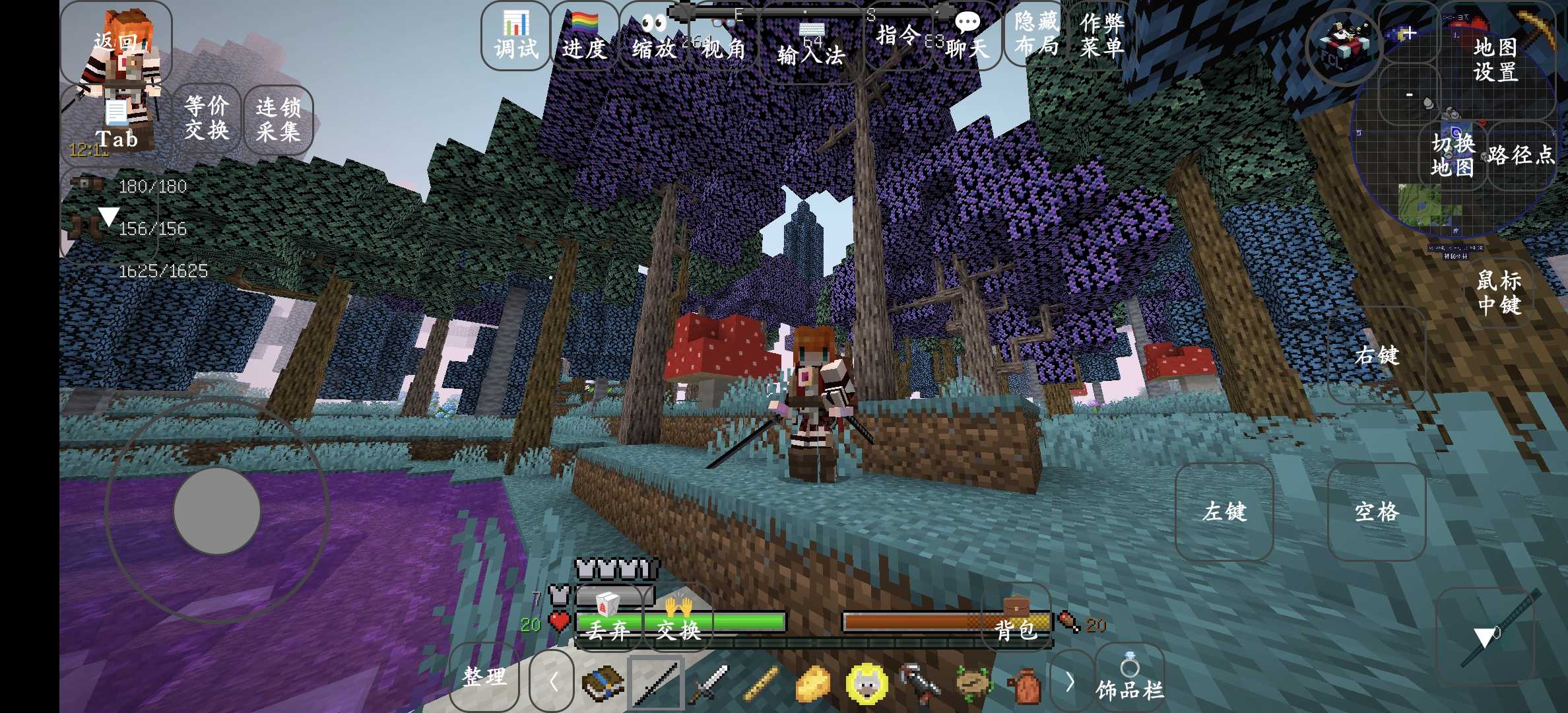
Task: Open the 聊天 chat button
Action: (967, 37)
